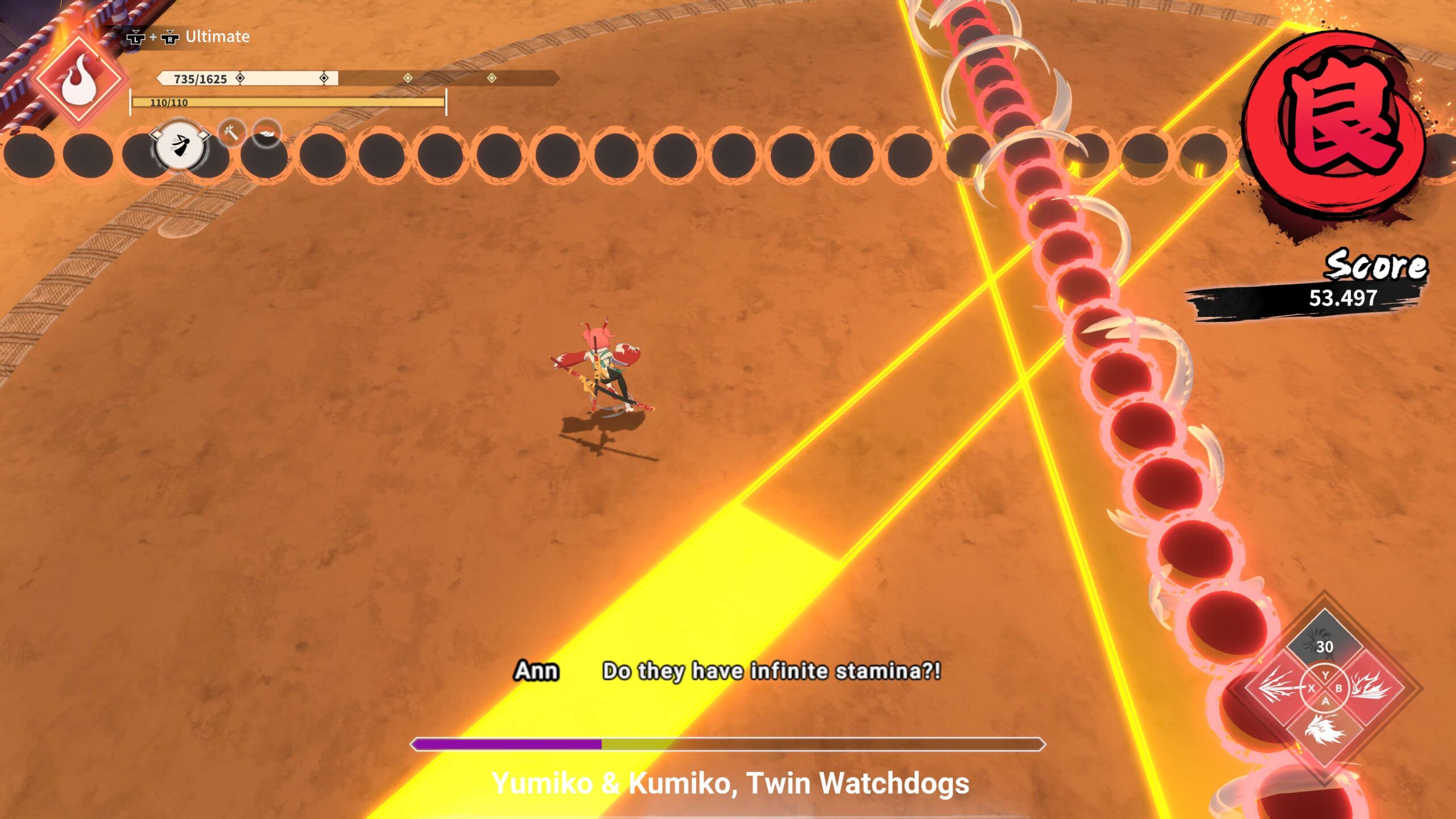Activate the flame Ultimate diamond icon
Screen dimensions: 1456x819
click(x=80, y=82)
